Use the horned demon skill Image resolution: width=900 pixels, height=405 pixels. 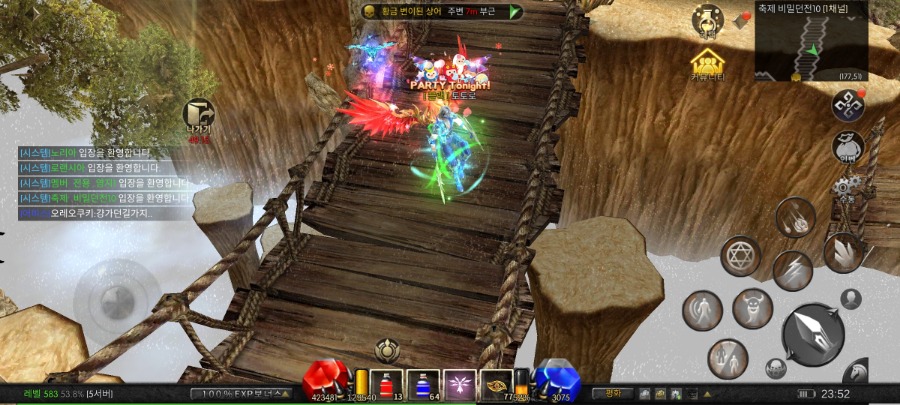[x=752, y=308]
